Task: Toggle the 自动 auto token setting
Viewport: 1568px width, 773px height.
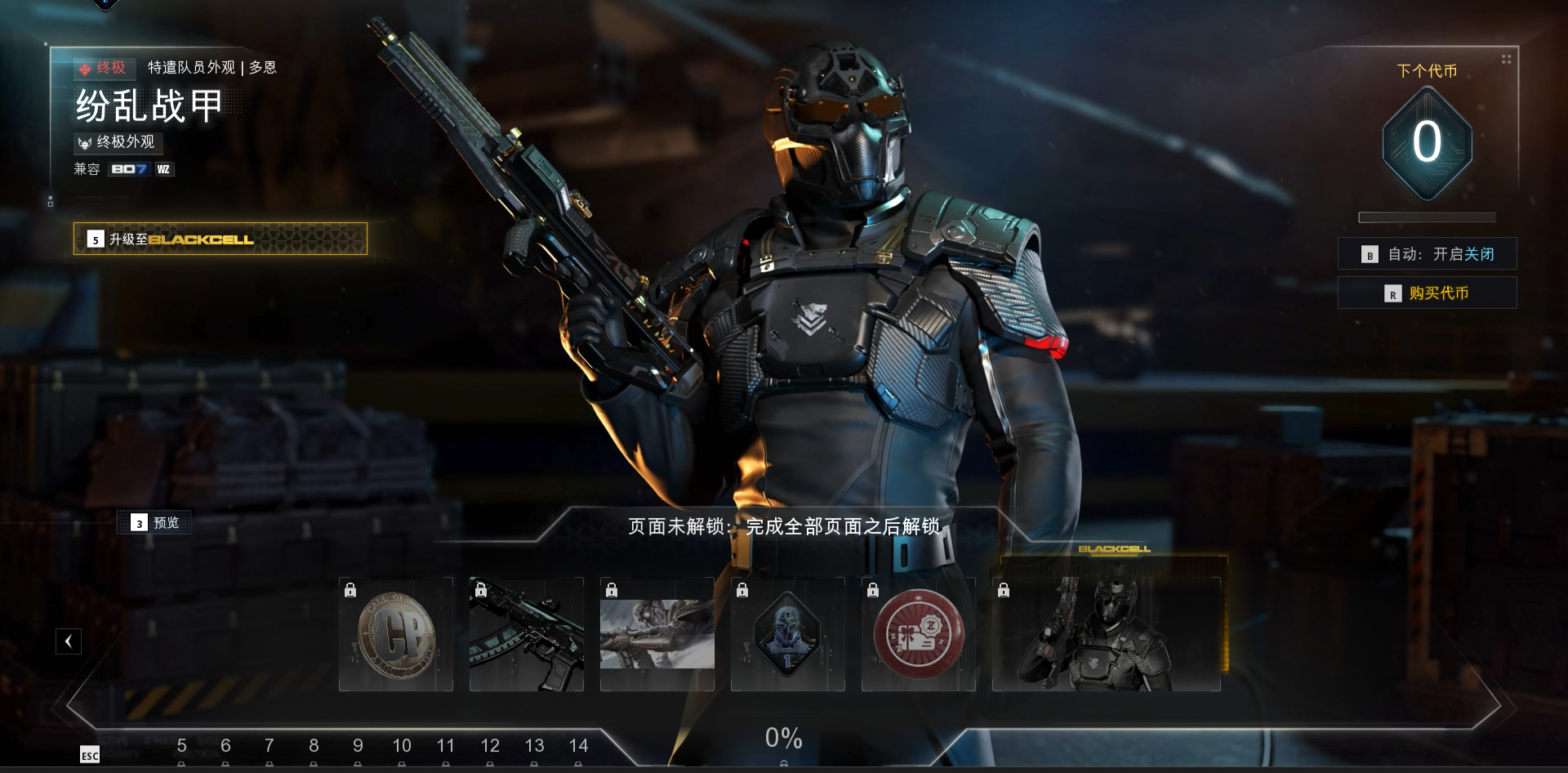Action: [x=1427, y=254]
